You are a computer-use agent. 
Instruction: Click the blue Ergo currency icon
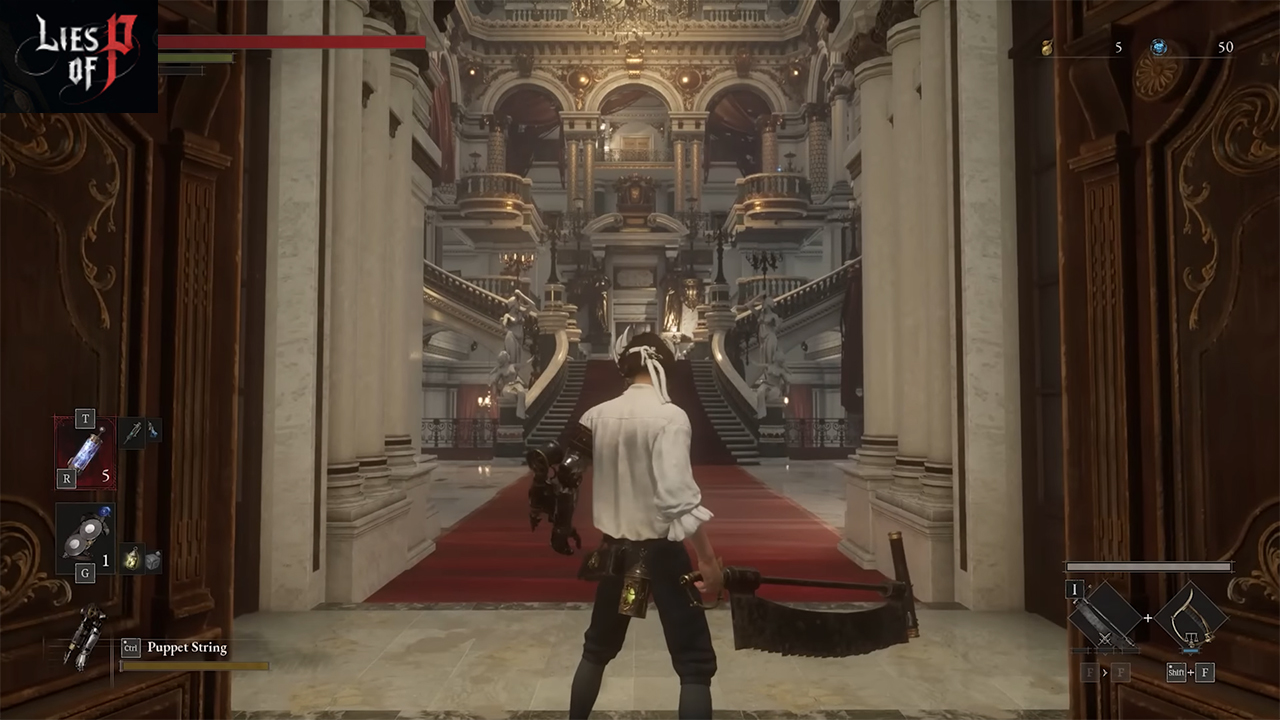click(x=1159, y=47)
